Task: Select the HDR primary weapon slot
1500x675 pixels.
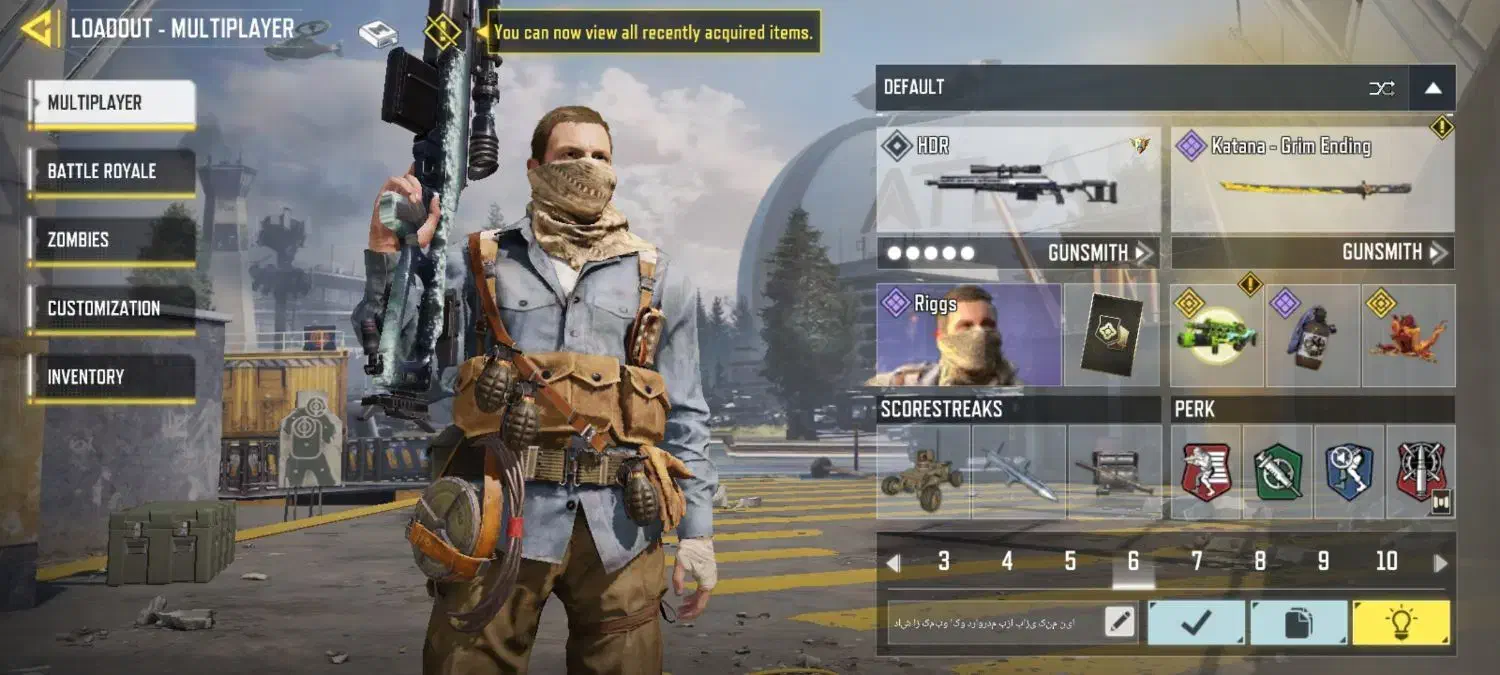Action: point(1018,180)
